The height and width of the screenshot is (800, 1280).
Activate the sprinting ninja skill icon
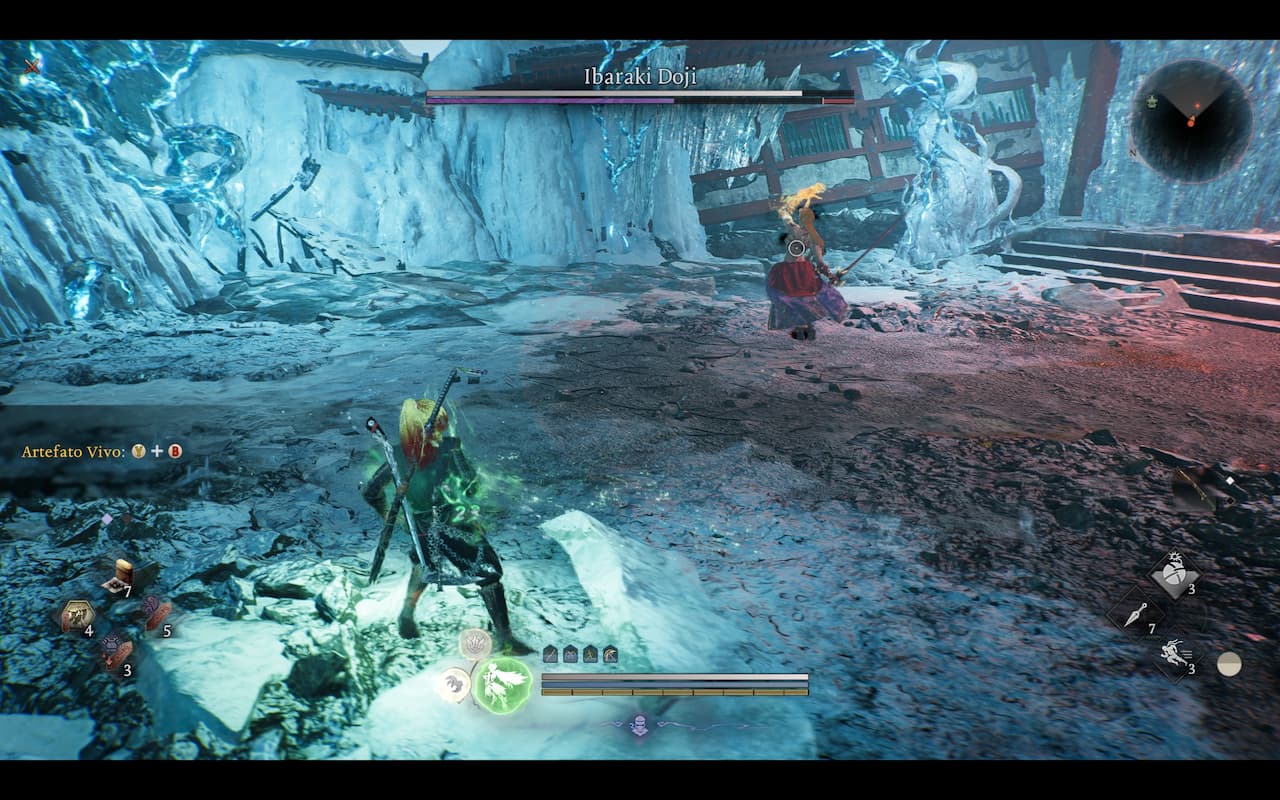point(1173,652)
